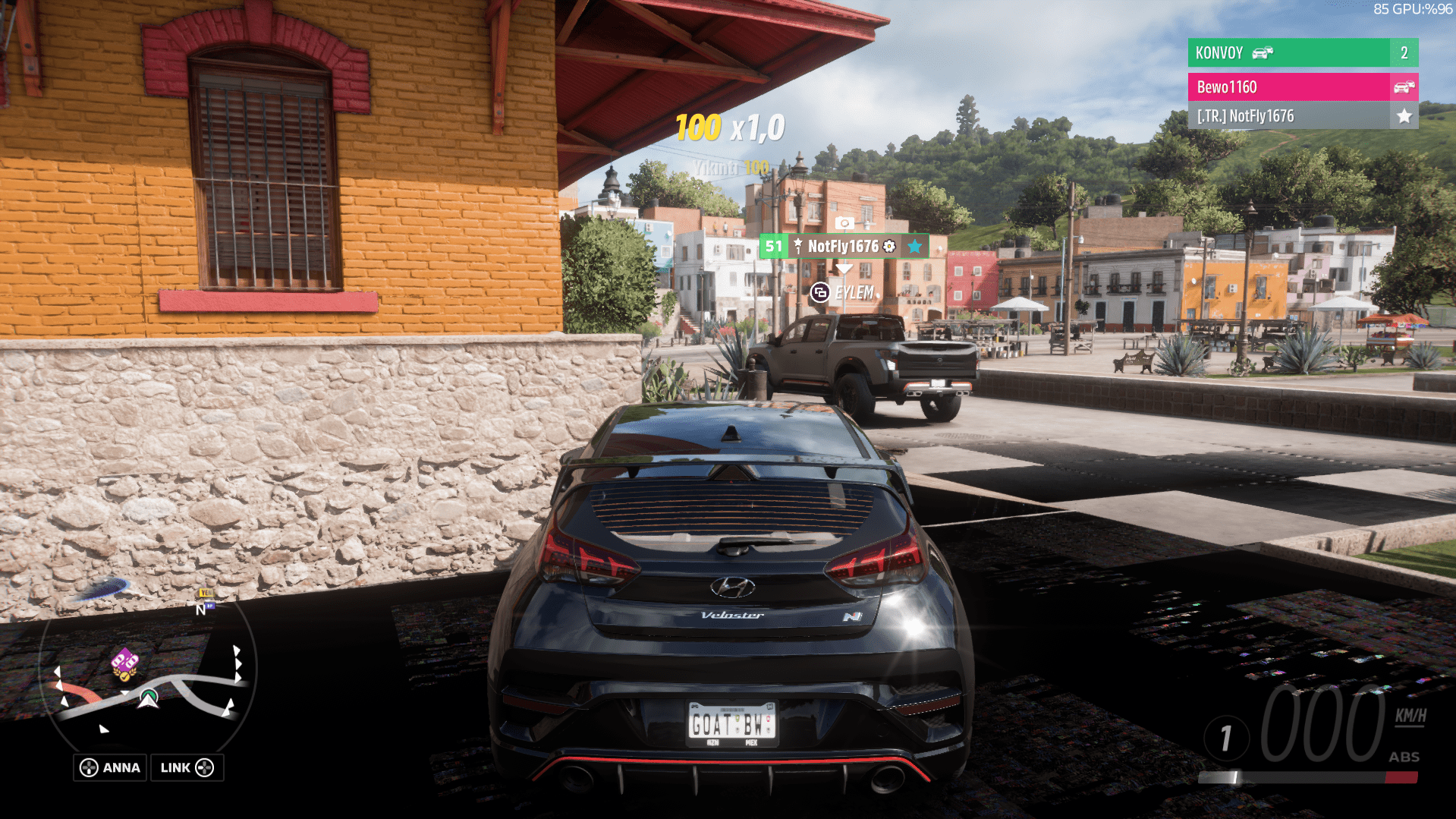
Task: Open the KONVOY convoy header
Action: click(1290, 53)
